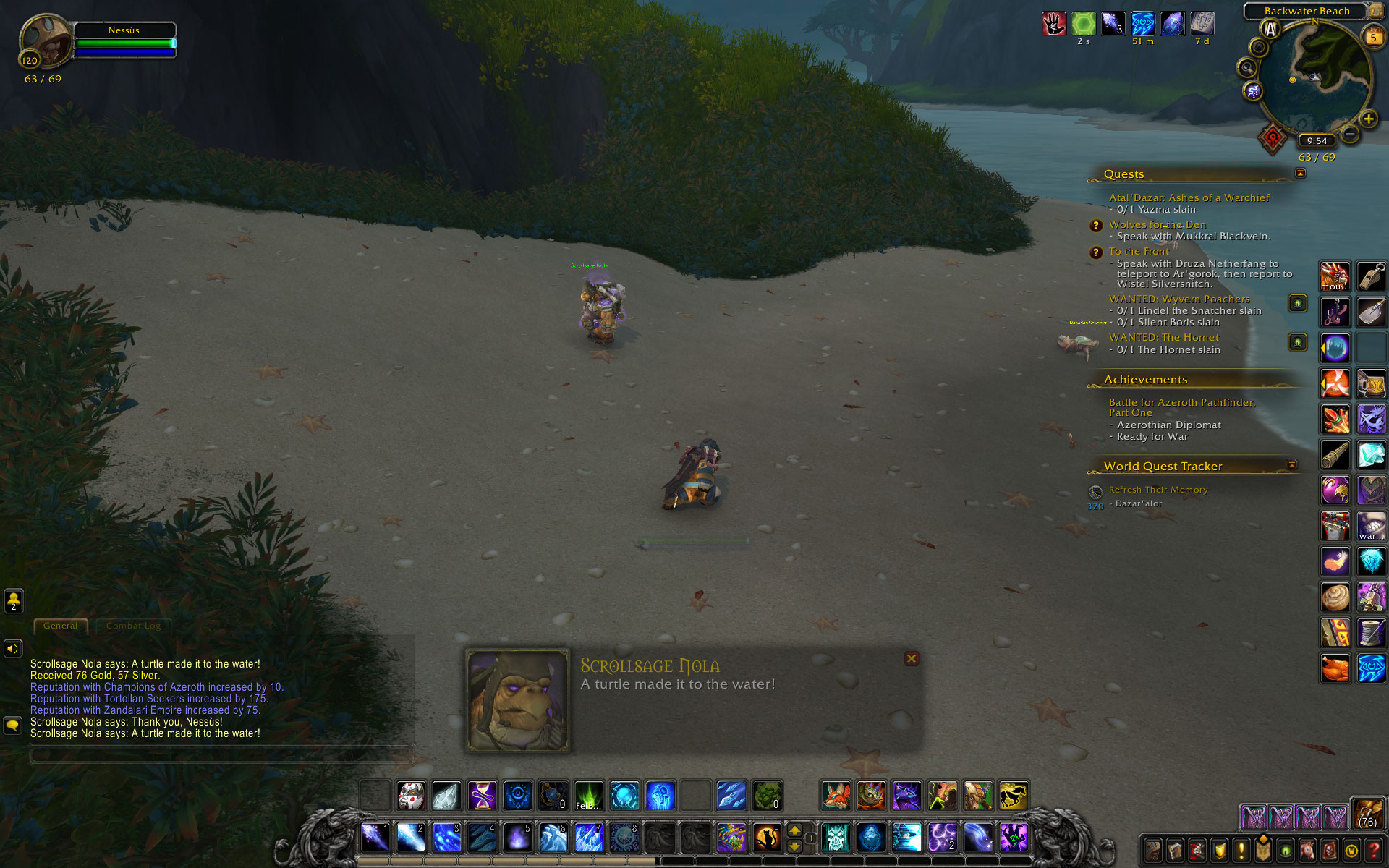Screen dimensions: 1389x868
Task: Open the main backpack showing 76 free slots
Action: coord(1367,814)
